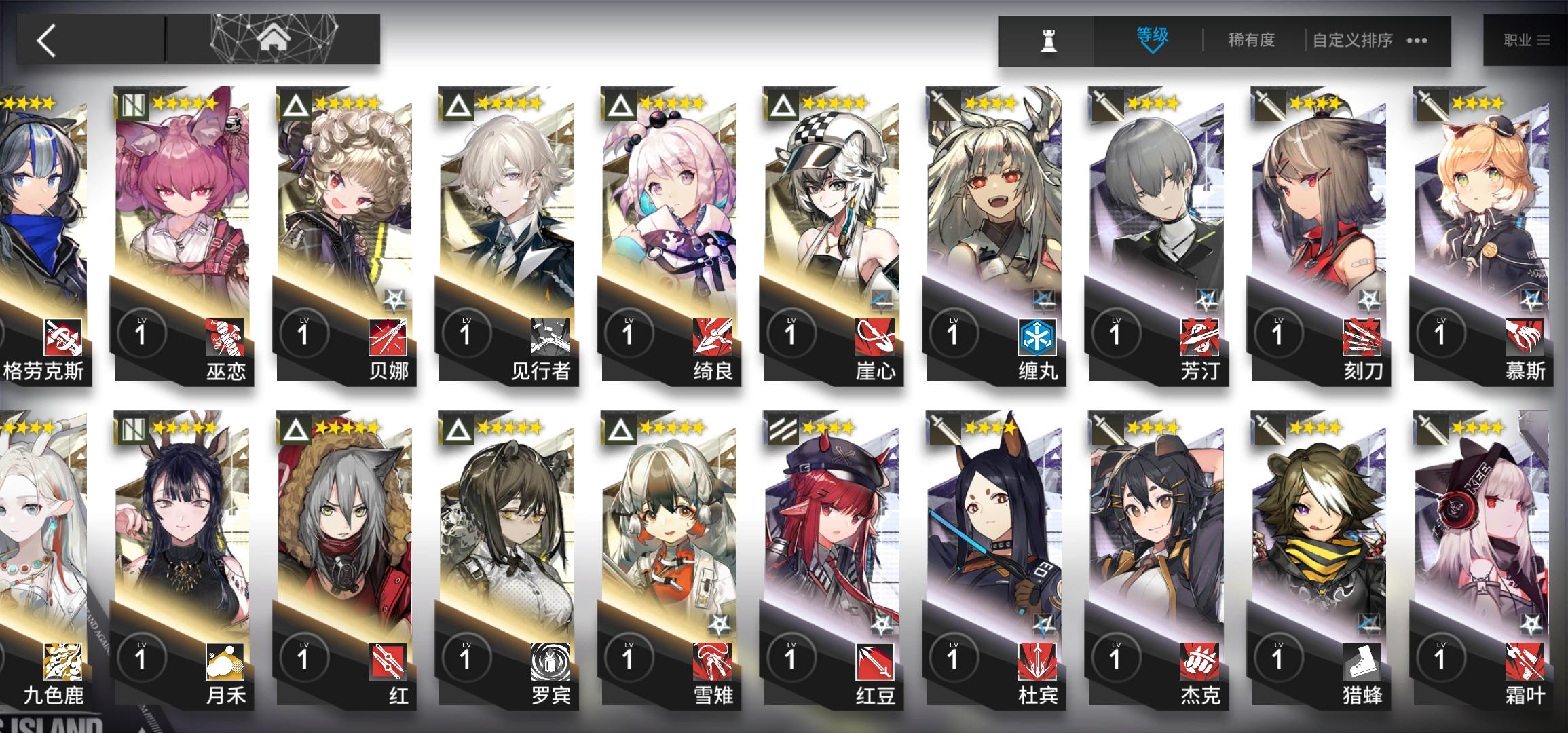Expand the ... more options menu
The height and width of the screenshot is (733, 1568).
pyautogui.click(x=1417, y=39)
